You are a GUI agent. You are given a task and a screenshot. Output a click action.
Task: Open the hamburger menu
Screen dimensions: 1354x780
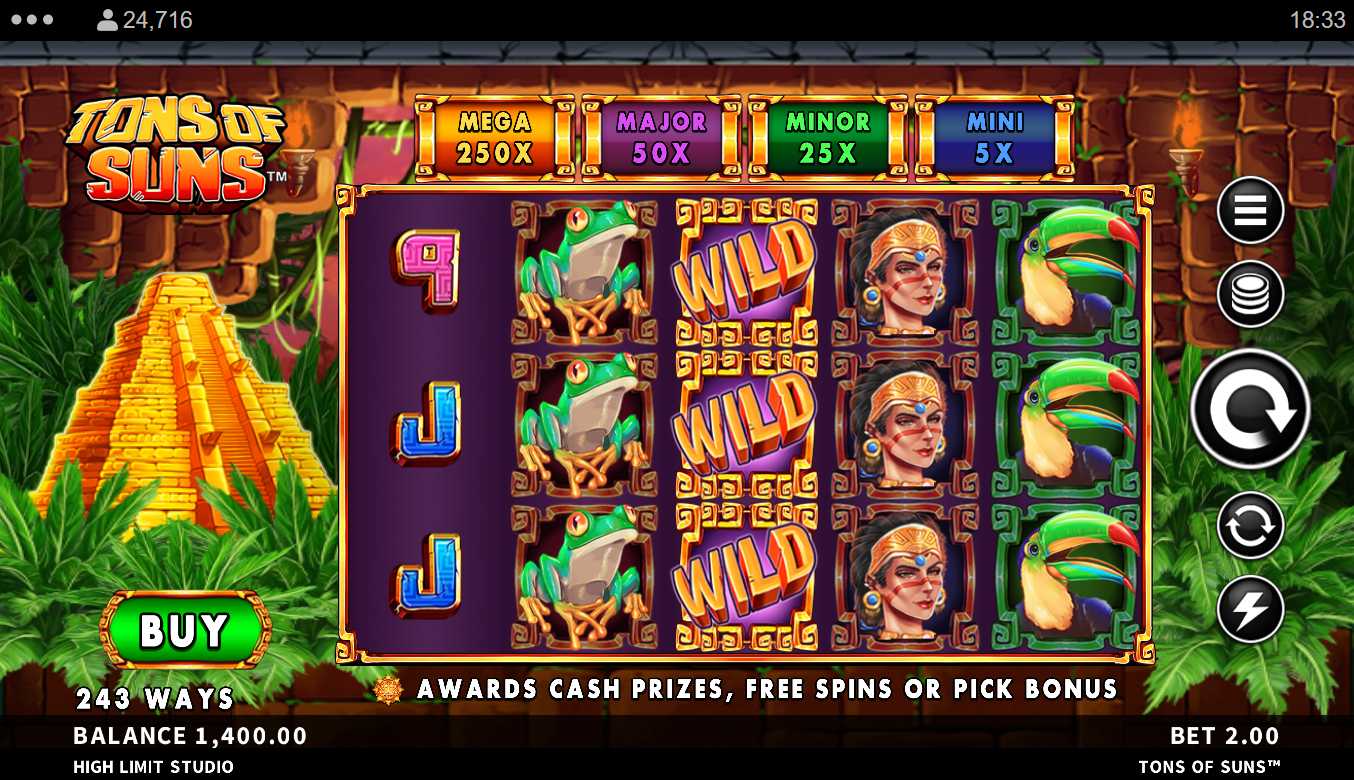[x=1250, y=210]
